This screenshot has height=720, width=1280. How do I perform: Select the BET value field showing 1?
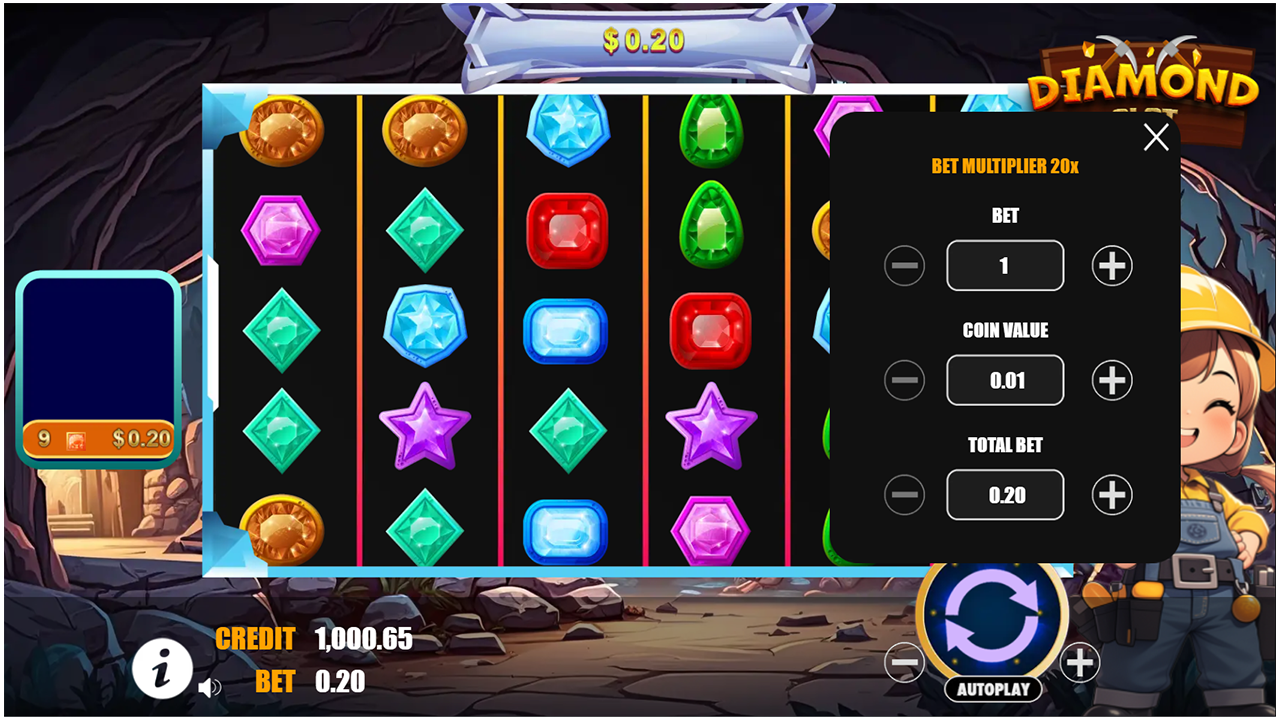pos(1005,265)
